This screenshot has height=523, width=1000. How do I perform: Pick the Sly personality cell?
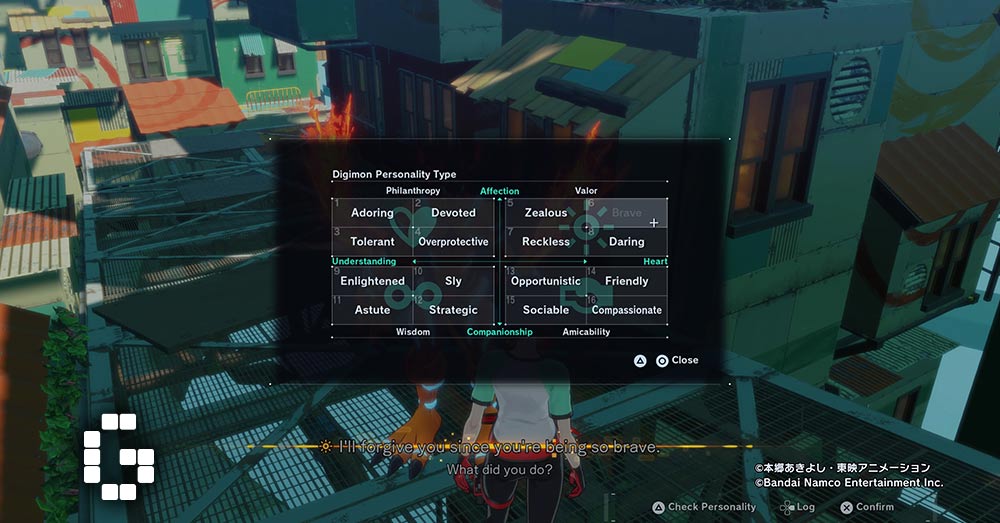(x=453, y=282)
